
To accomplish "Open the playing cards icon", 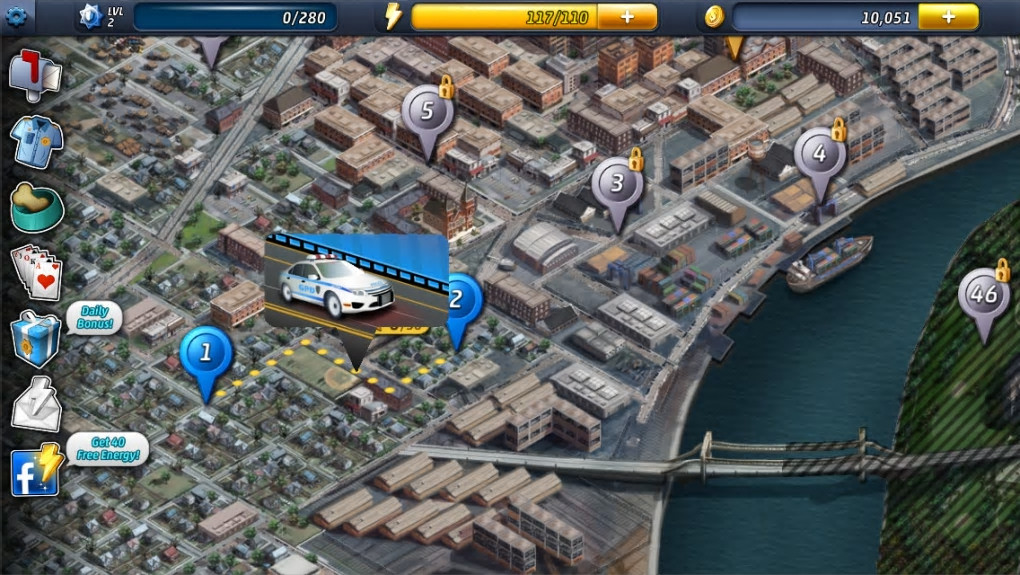I will [x=36, y=270].
